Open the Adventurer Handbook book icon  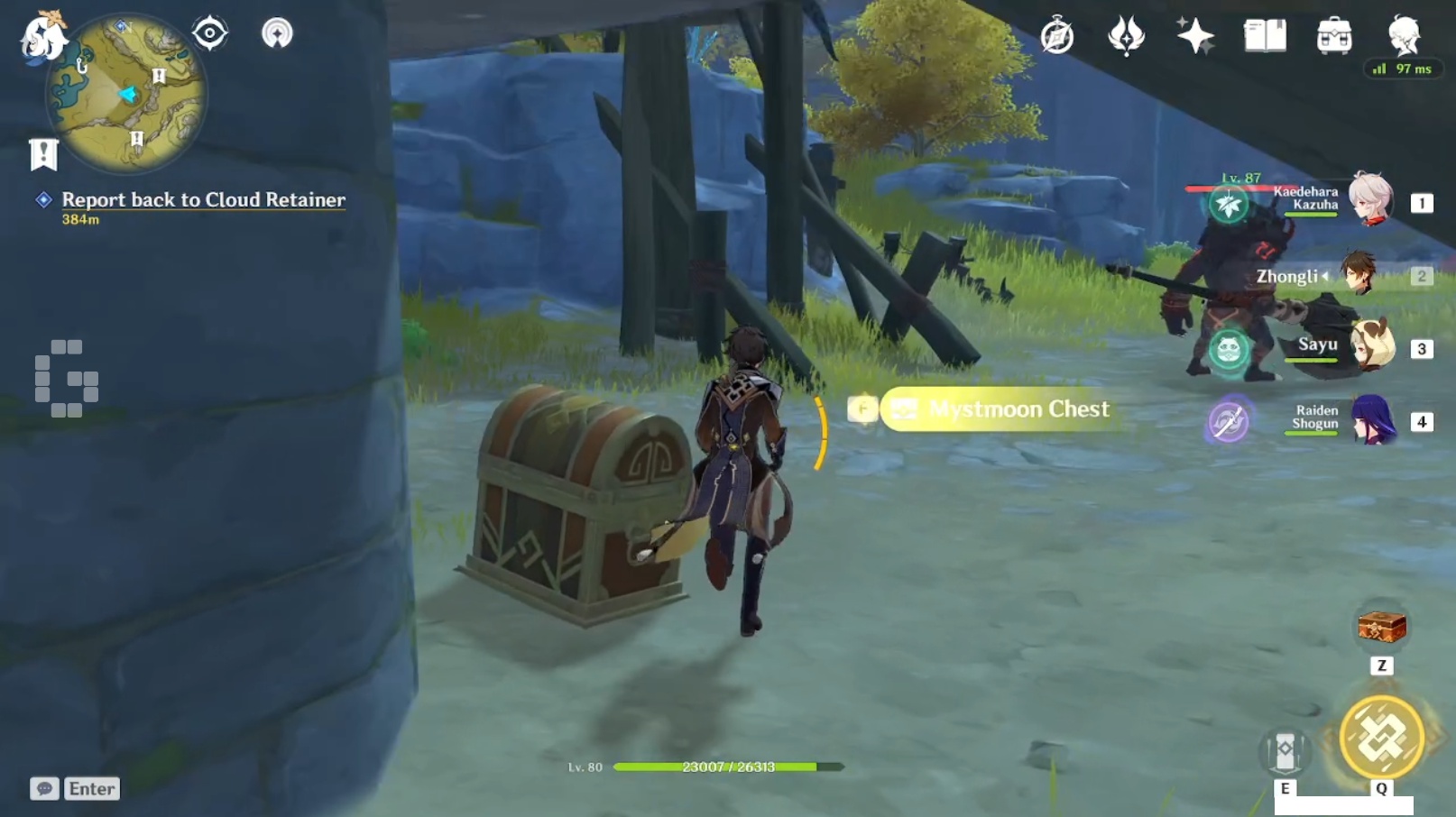click(1265, 36)
